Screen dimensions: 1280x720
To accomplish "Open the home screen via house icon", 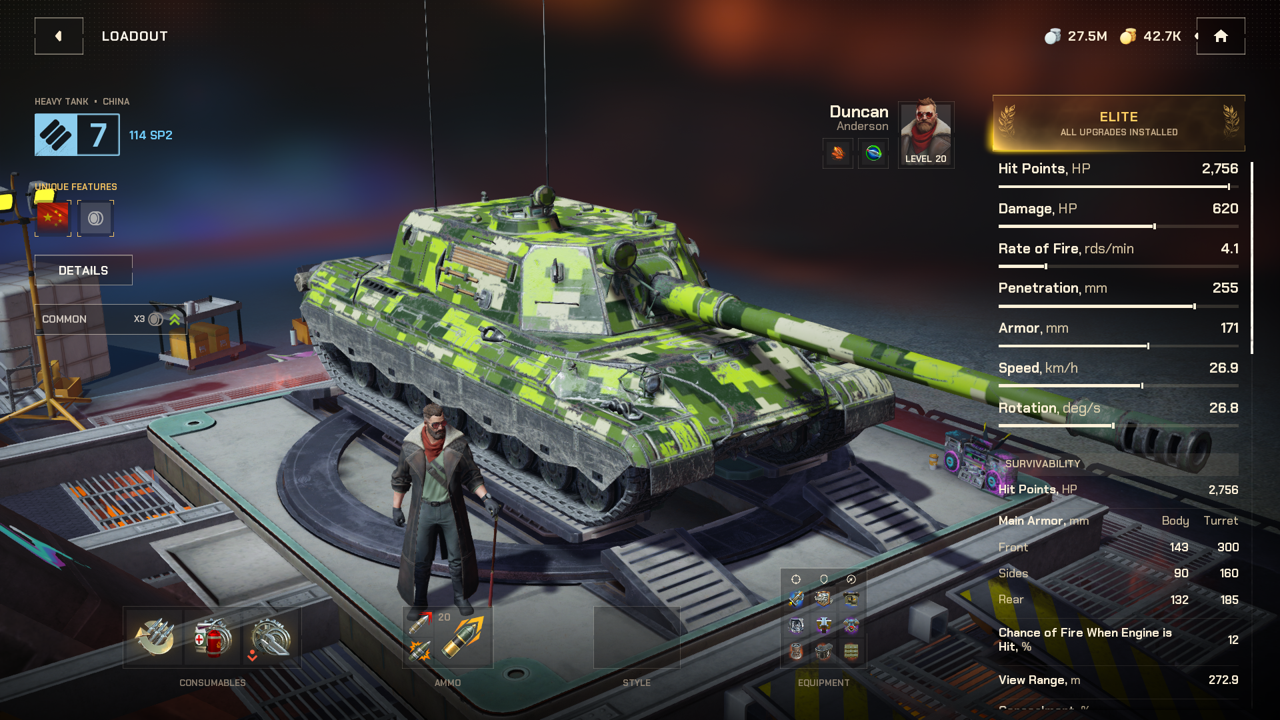I will tap(1220, 35).
